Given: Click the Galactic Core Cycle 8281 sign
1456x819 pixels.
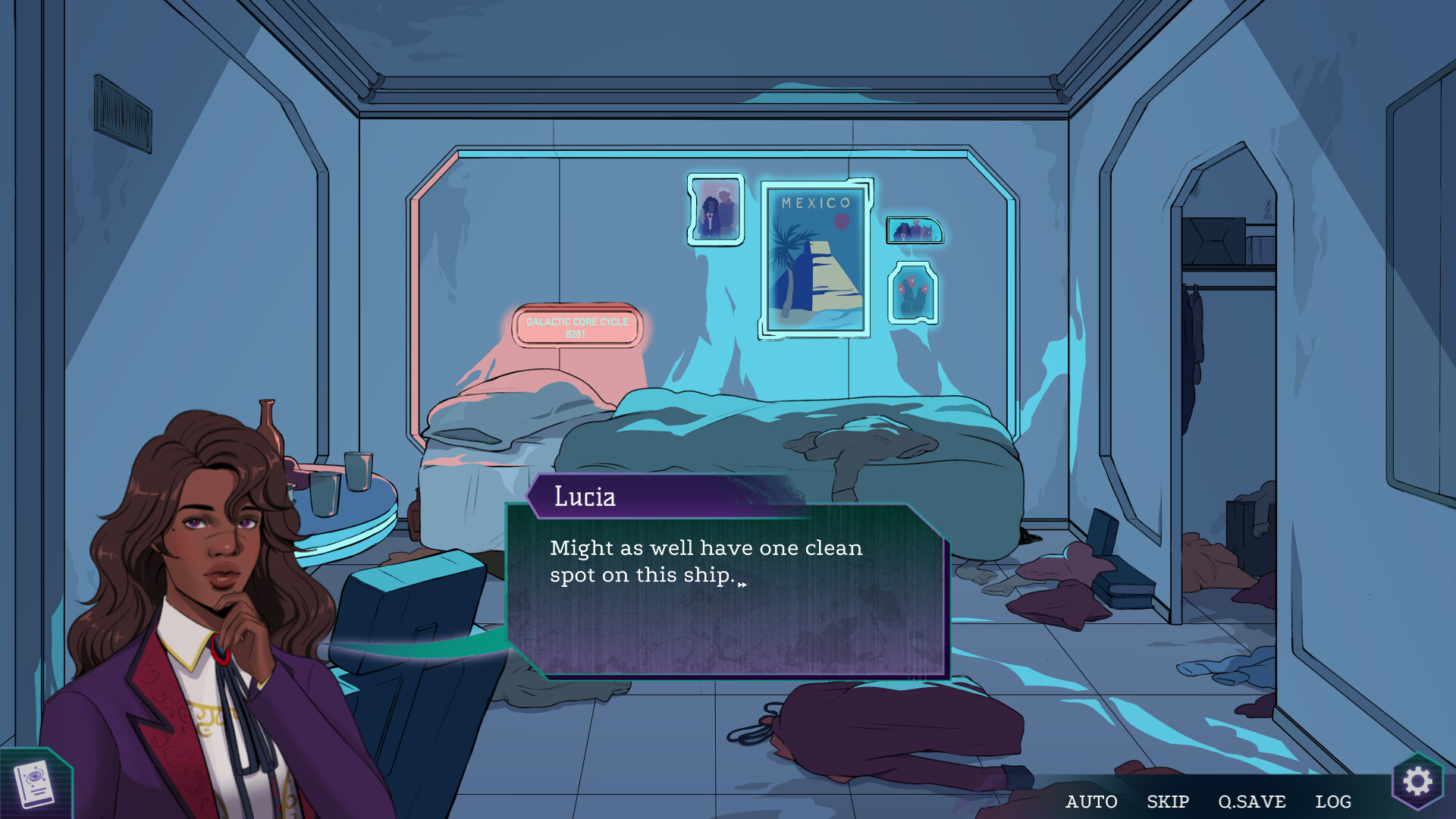Looking at the screenshot, I should [577, 327].
